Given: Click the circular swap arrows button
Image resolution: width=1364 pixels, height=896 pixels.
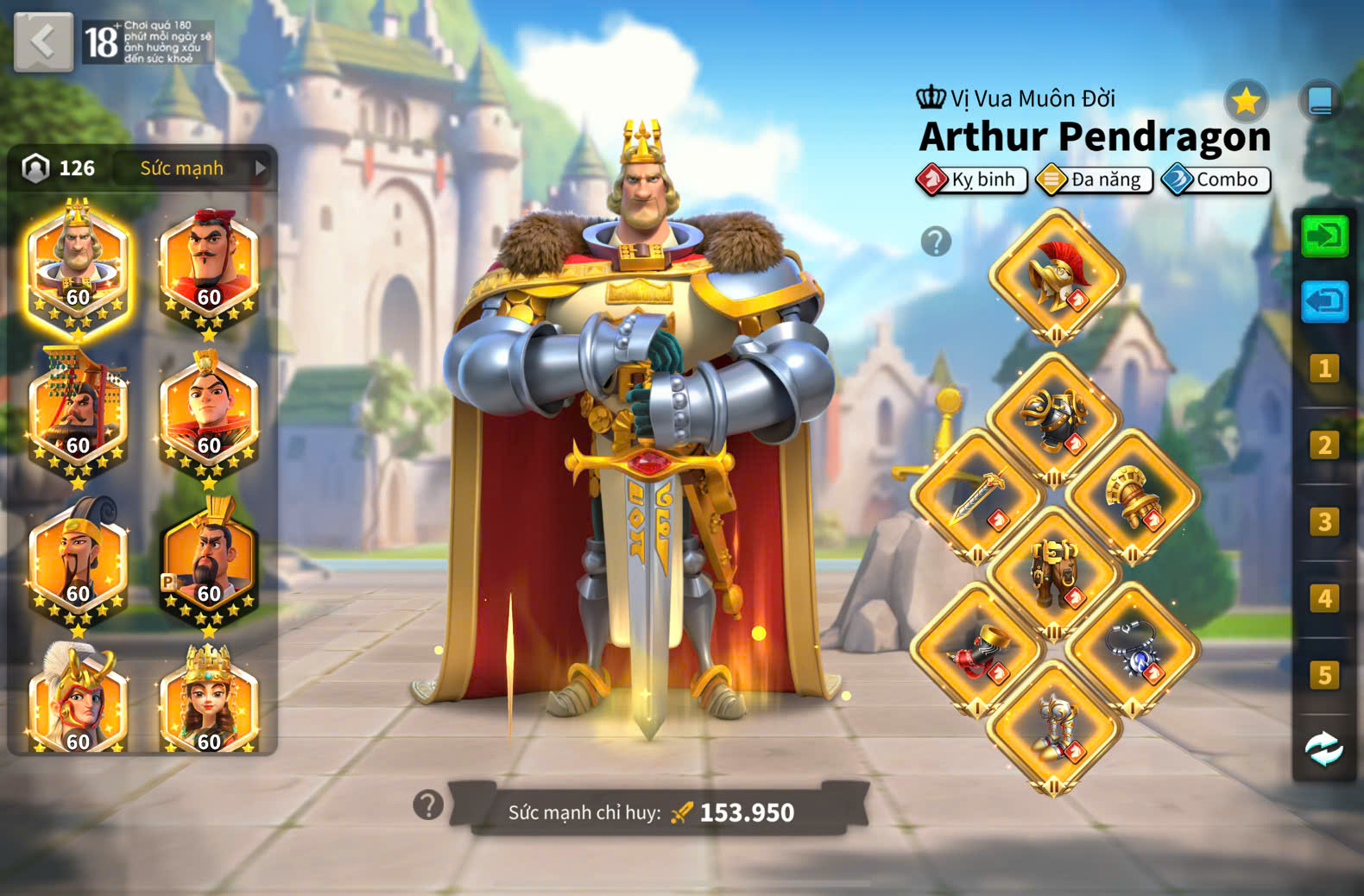Looking at the screenshot, I should [x=1323, y=748].
